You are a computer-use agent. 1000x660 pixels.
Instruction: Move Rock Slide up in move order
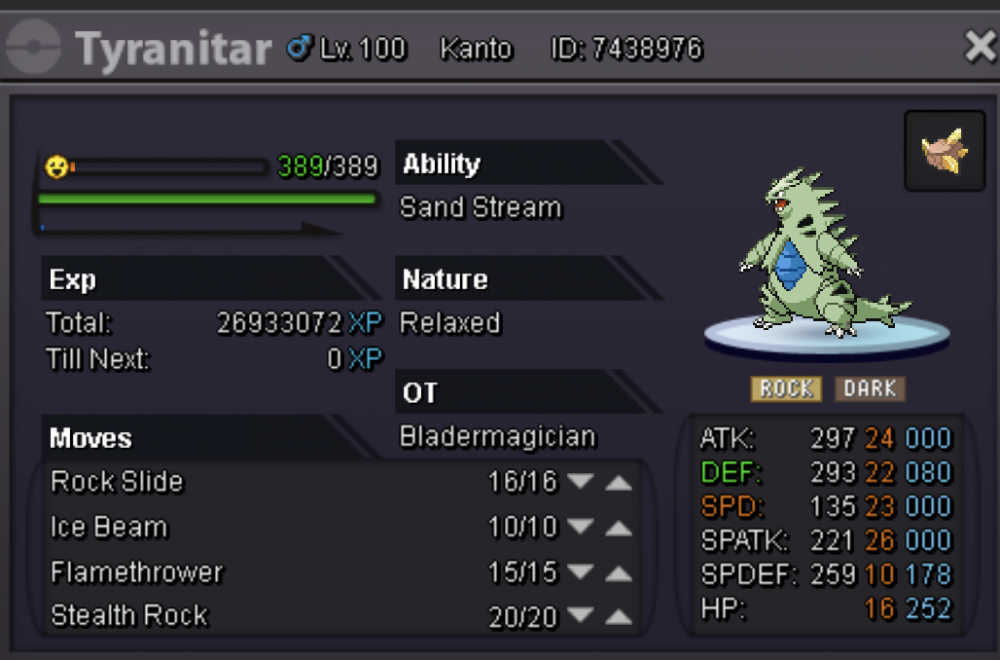[619, 482]
